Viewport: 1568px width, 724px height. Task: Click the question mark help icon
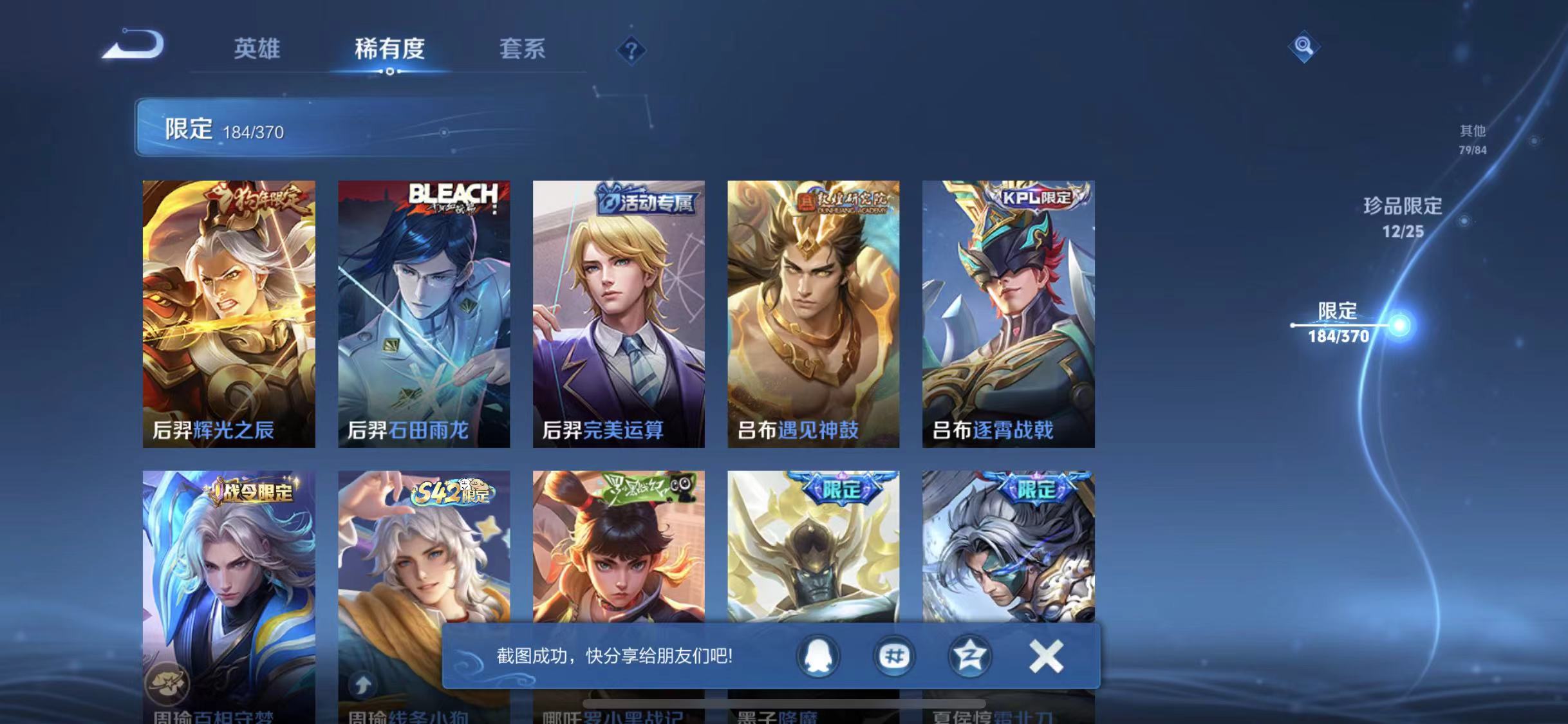click(633, 50)
